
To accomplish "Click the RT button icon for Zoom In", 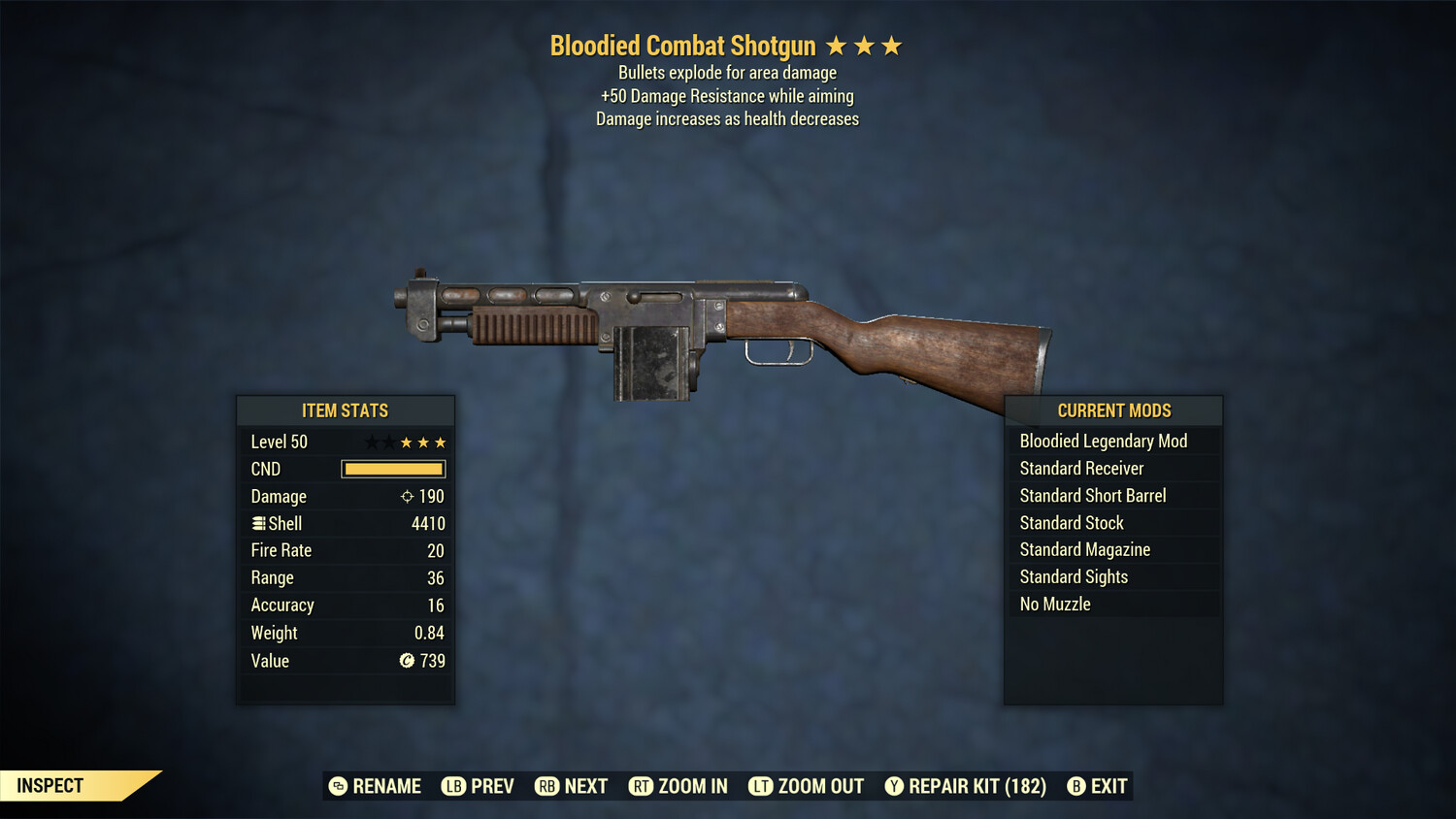I will (x=642, y=786).
